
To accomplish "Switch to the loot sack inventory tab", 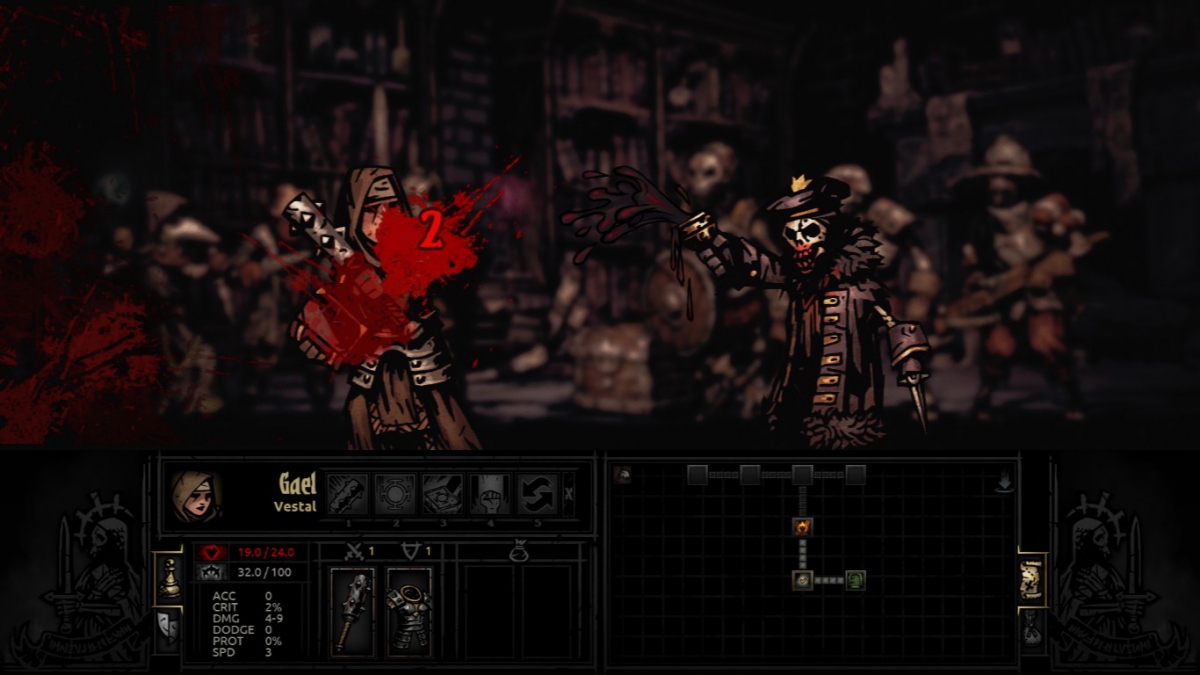I will click(1032, 628).
